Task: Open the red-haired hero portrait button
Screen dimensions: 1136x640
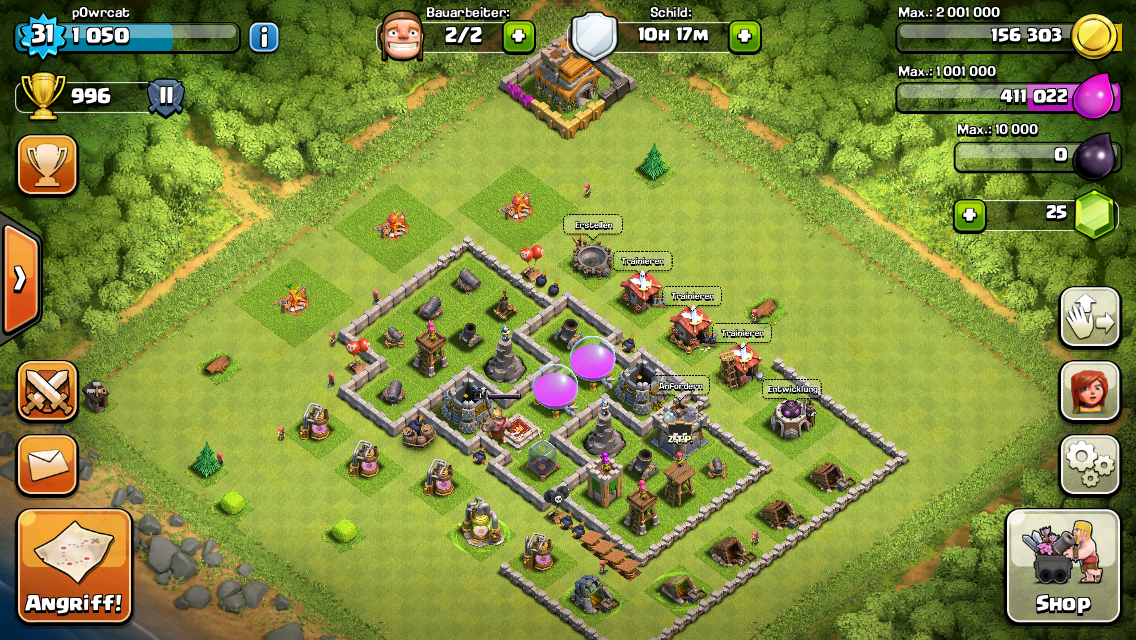Action: click(1089, 390)
